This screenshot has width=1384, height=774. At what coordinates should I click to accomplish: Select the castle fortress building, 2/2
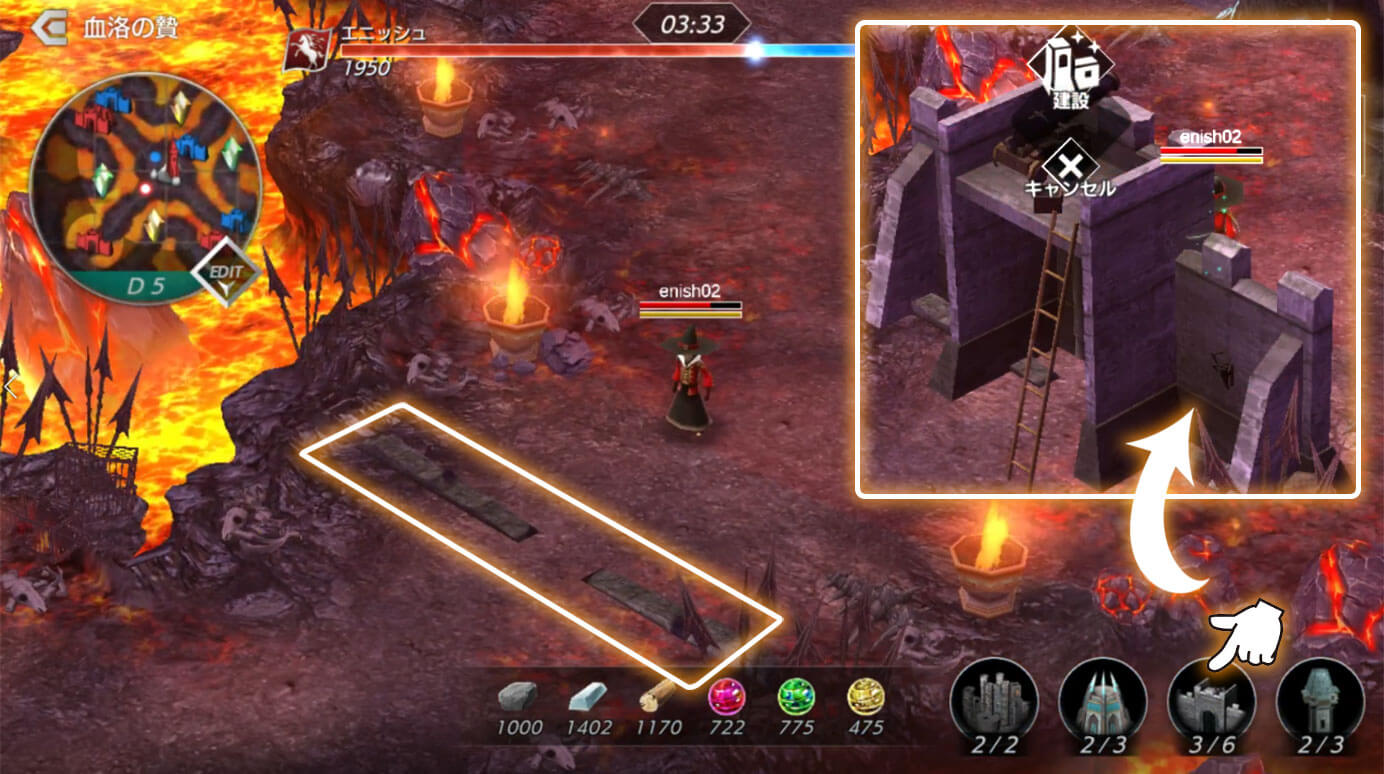(994, 699)
